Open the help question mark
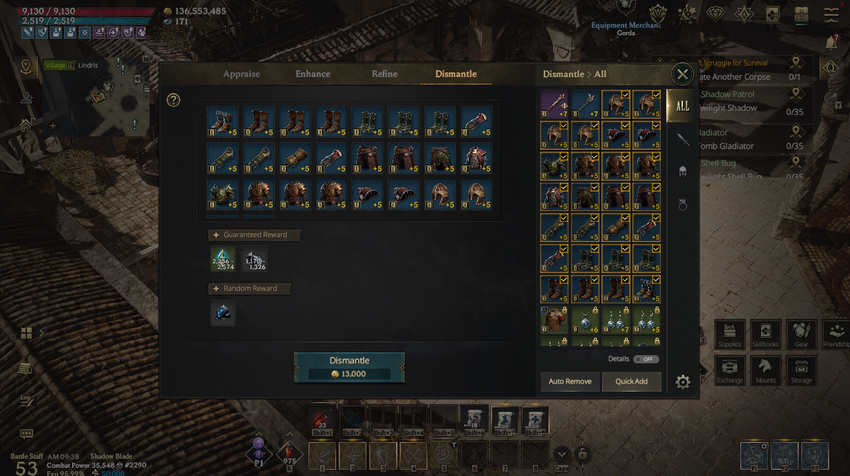The width and height of the screenshot is (850, 476). coord(174,100)
